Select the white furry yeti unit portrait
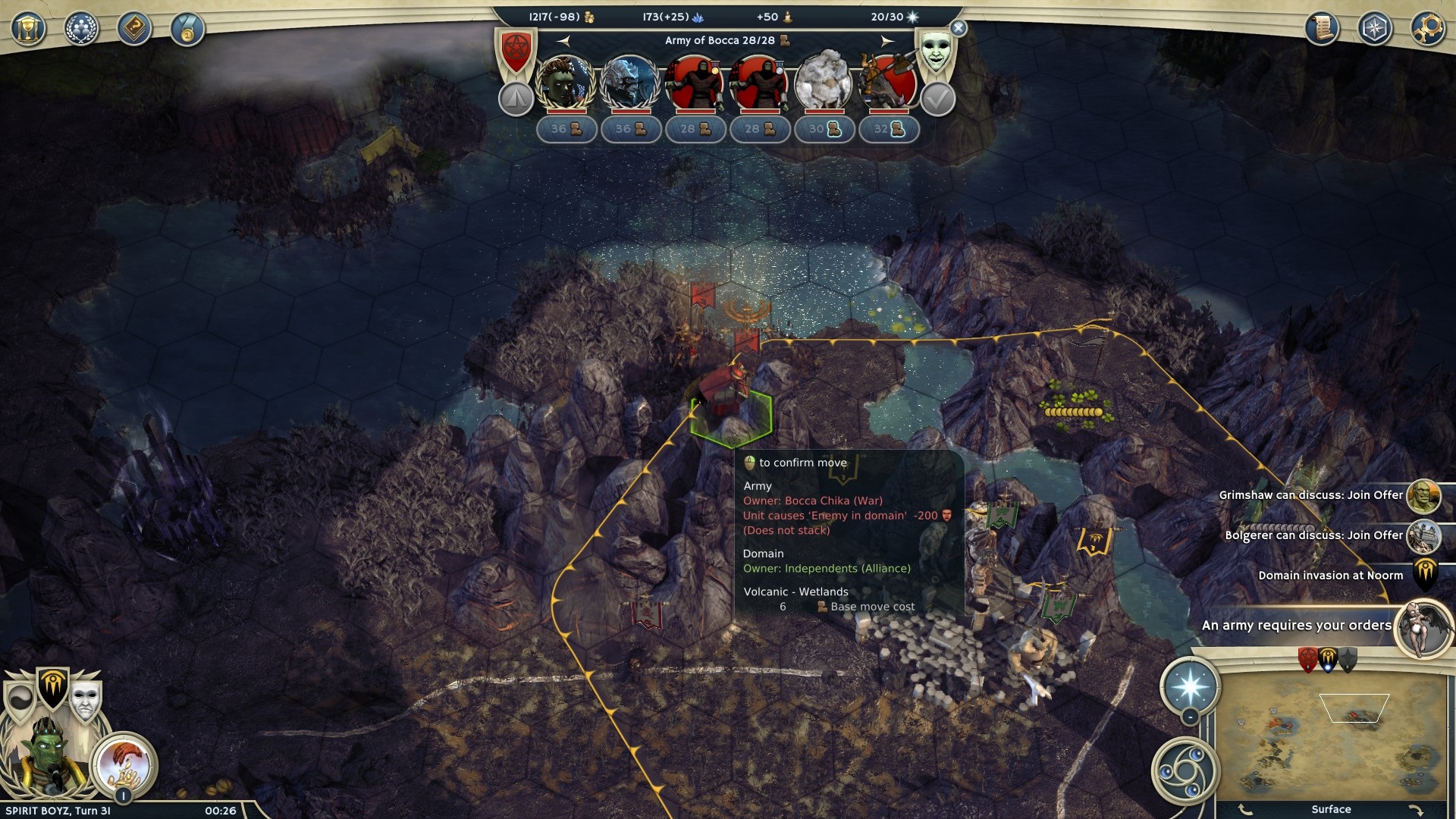The height and width of the screenshot is (819, 1456). [x=824, y=82]
